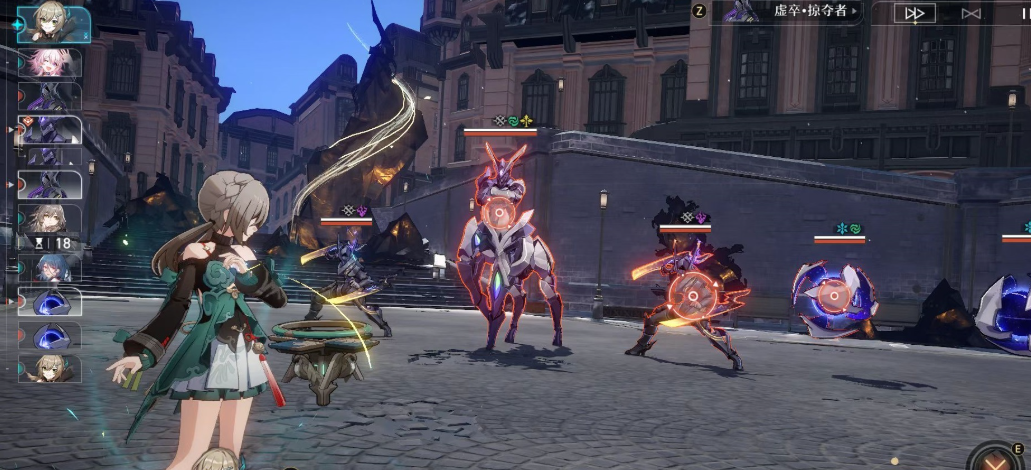Select the blue-haired character portrait in turn order

[49, 268]
